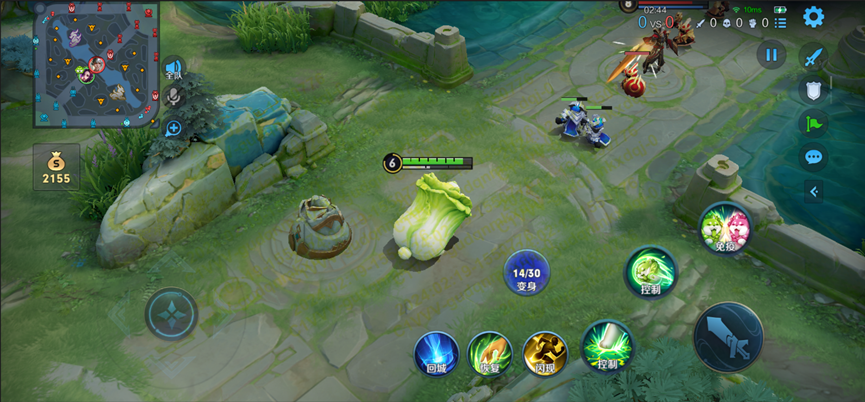Cast the 免疫 immunity ultimate skill
The width and height of the screenshot is (865, 402).
click(724, 227)
